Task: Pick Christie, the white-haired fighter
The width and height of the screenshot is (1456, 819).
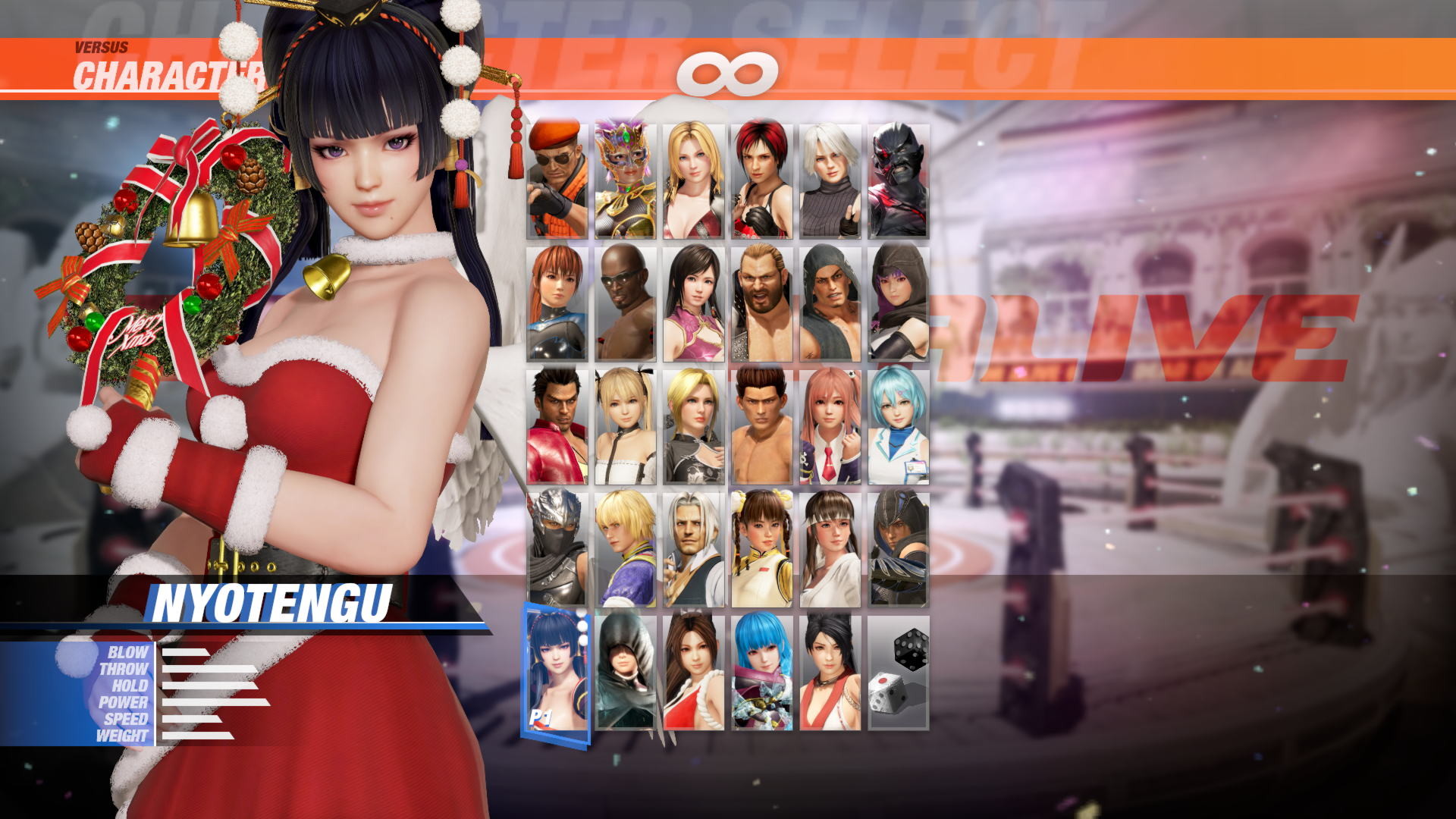Action: (830, 178)
